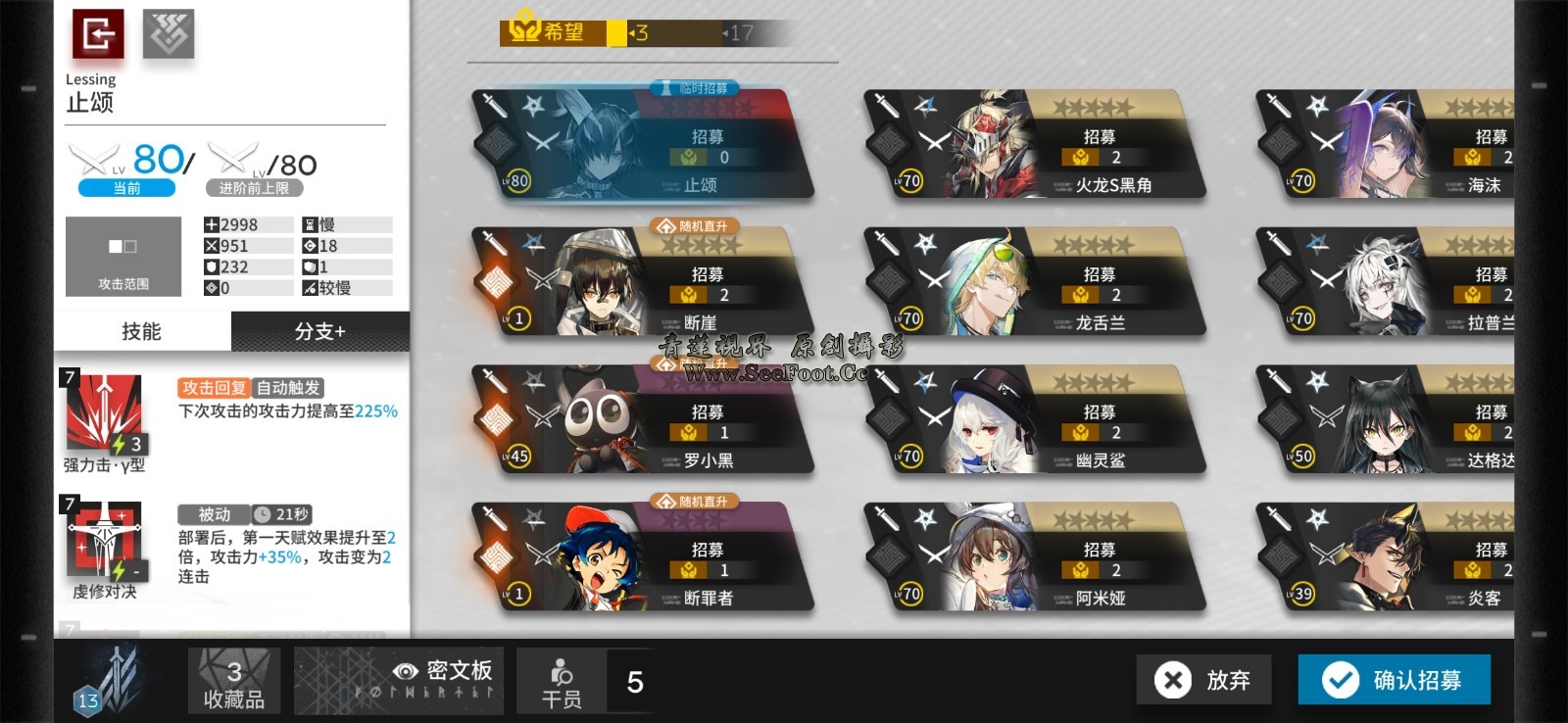
Task: Open the 收藏品 collectibles panel
Action: tap(234, 681)
